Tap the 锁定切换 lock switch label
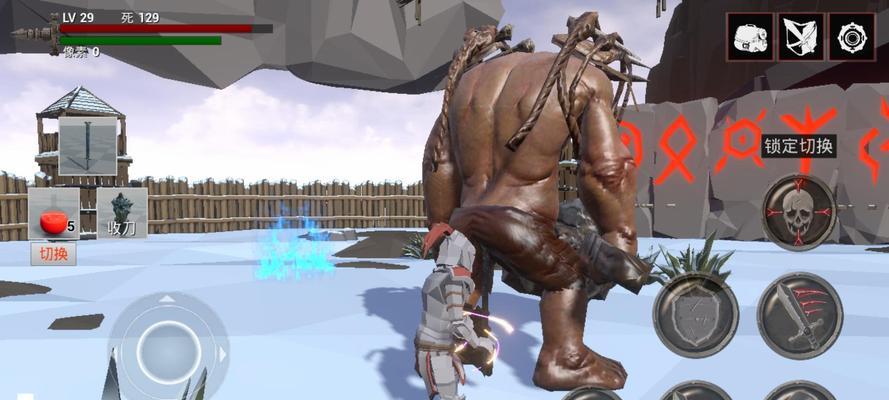 point(798,145)
